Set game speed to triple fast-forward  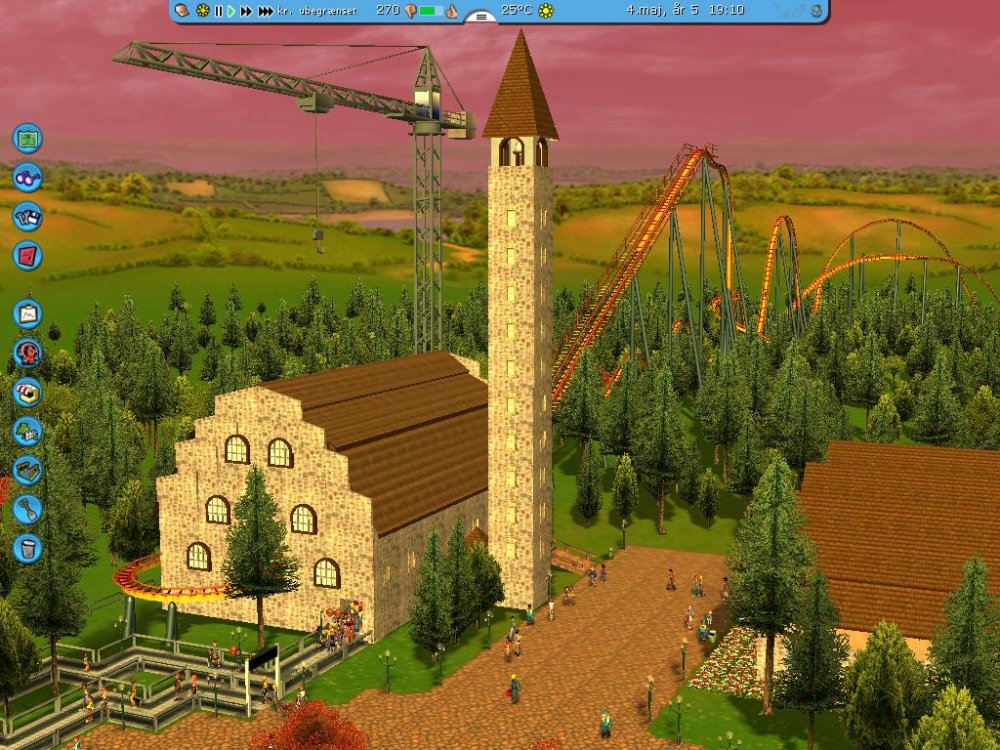(265, 11)
